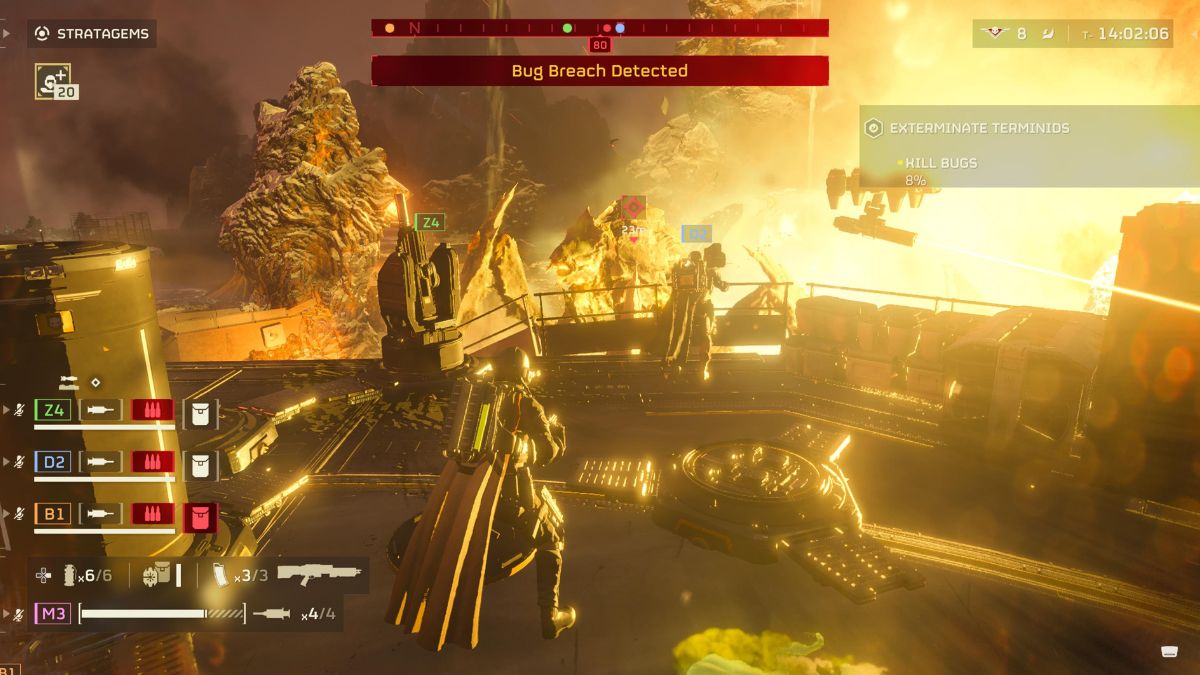The image size is (1200, 675).
Task: Select the primary weapon rifle icon
Action: [x=318, y=575]
